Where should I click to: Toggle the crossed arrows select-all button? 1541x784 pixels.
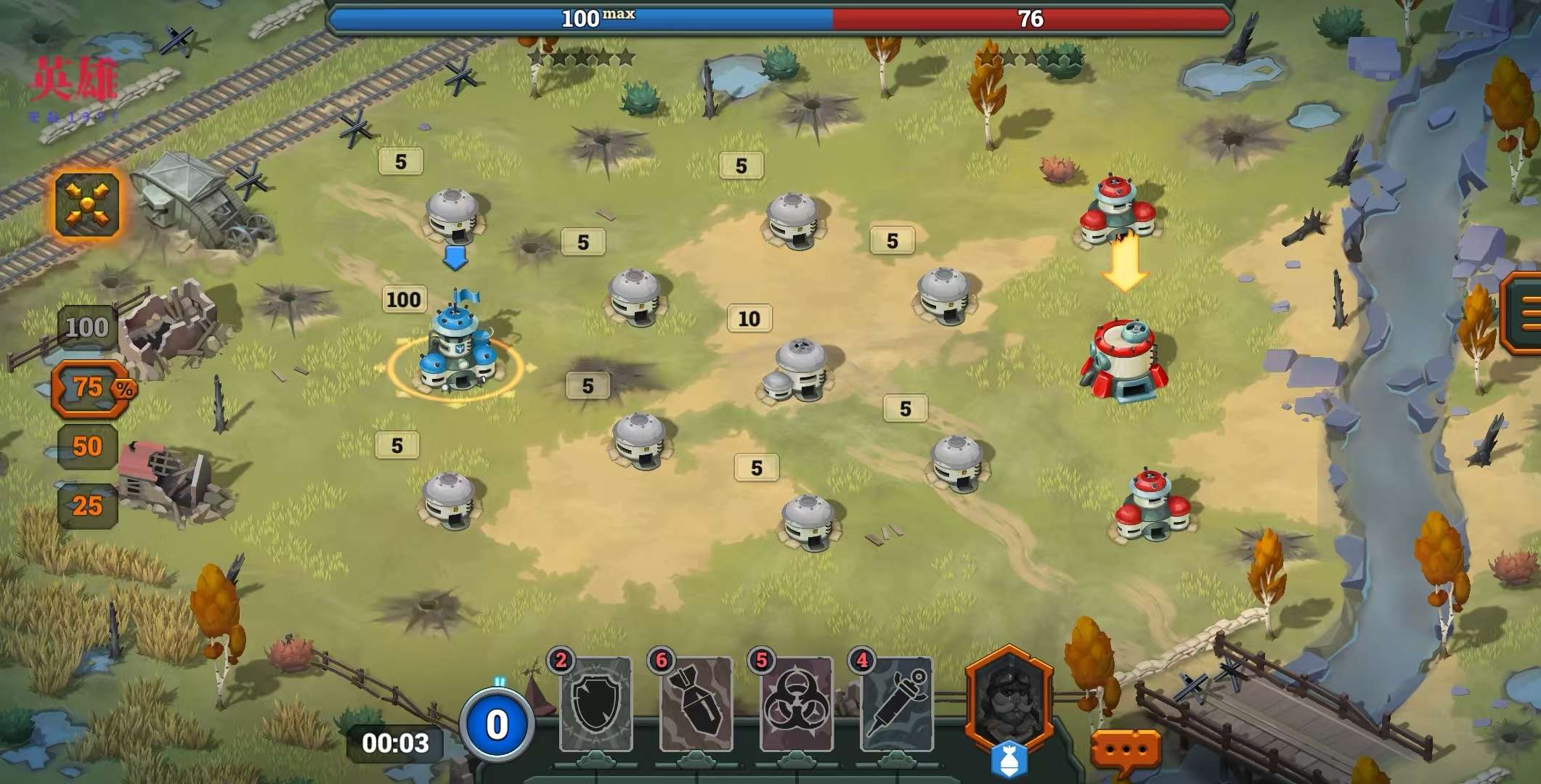click(x=87, y=204)
